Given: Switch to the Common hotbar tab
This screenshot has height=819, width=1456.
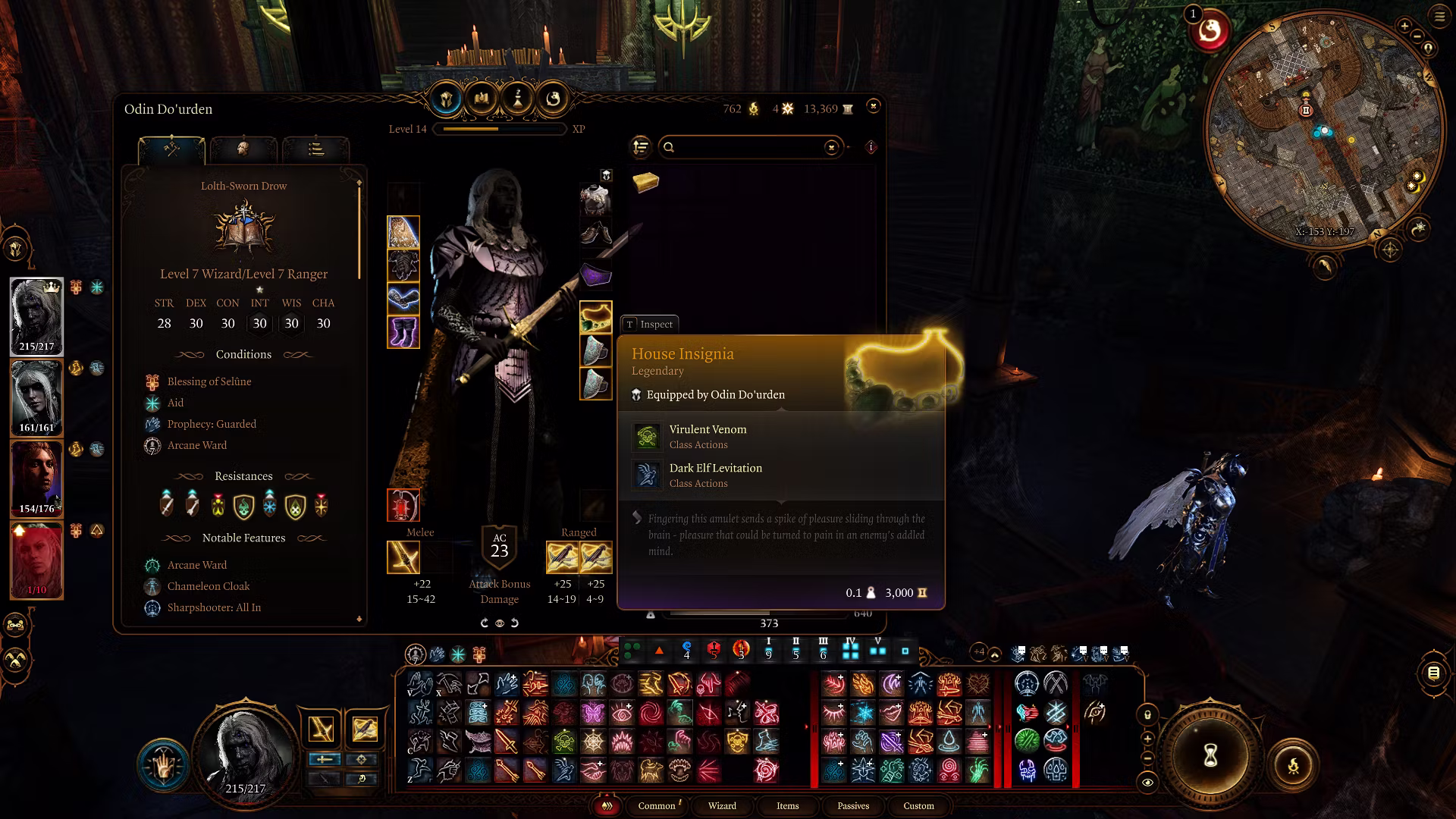Looking at the screenshot, I should point(657,805).
